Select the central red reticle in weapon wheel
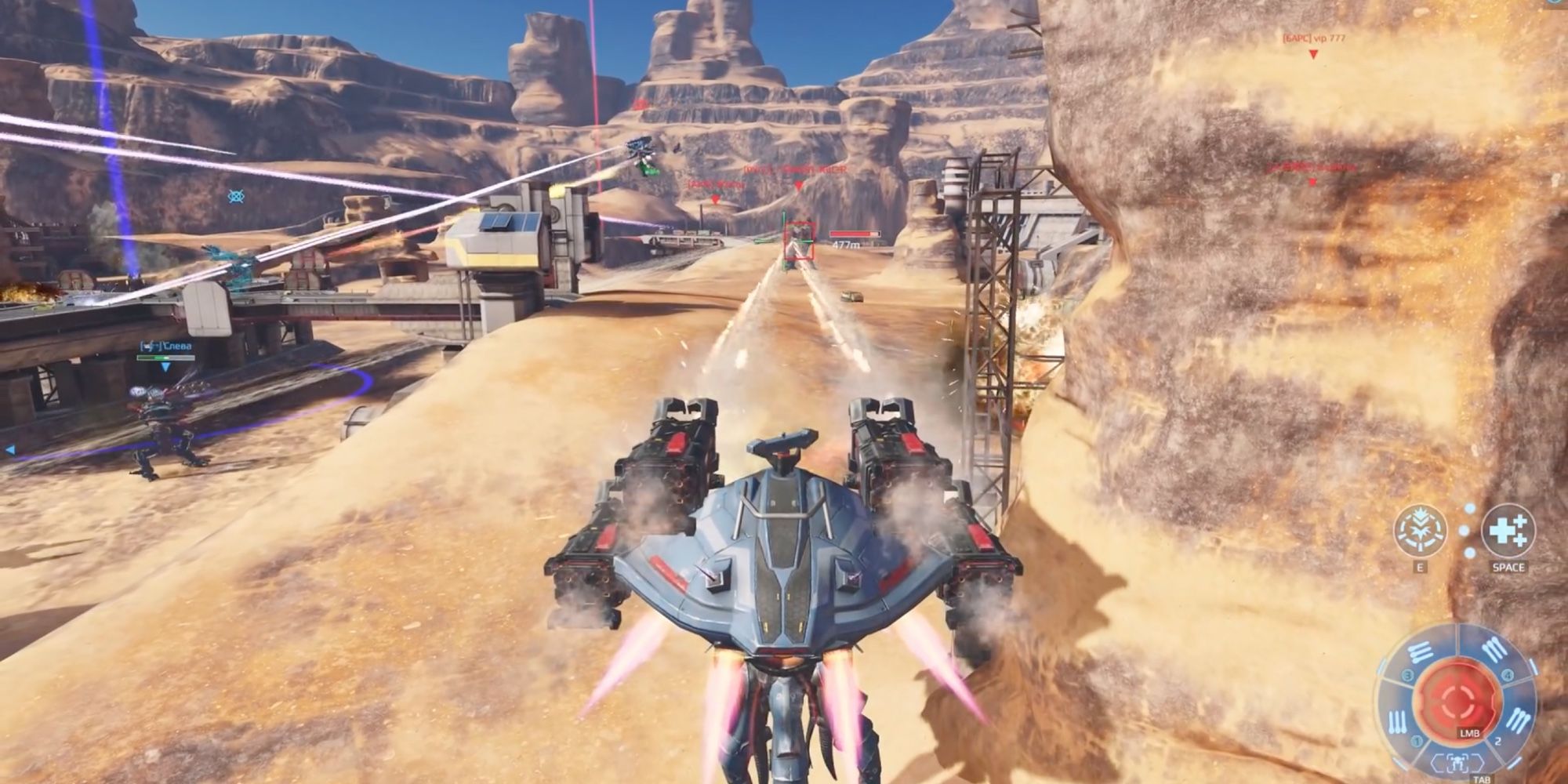Viewport: 1568px width, 784px height. click(x=1460, y=698)
